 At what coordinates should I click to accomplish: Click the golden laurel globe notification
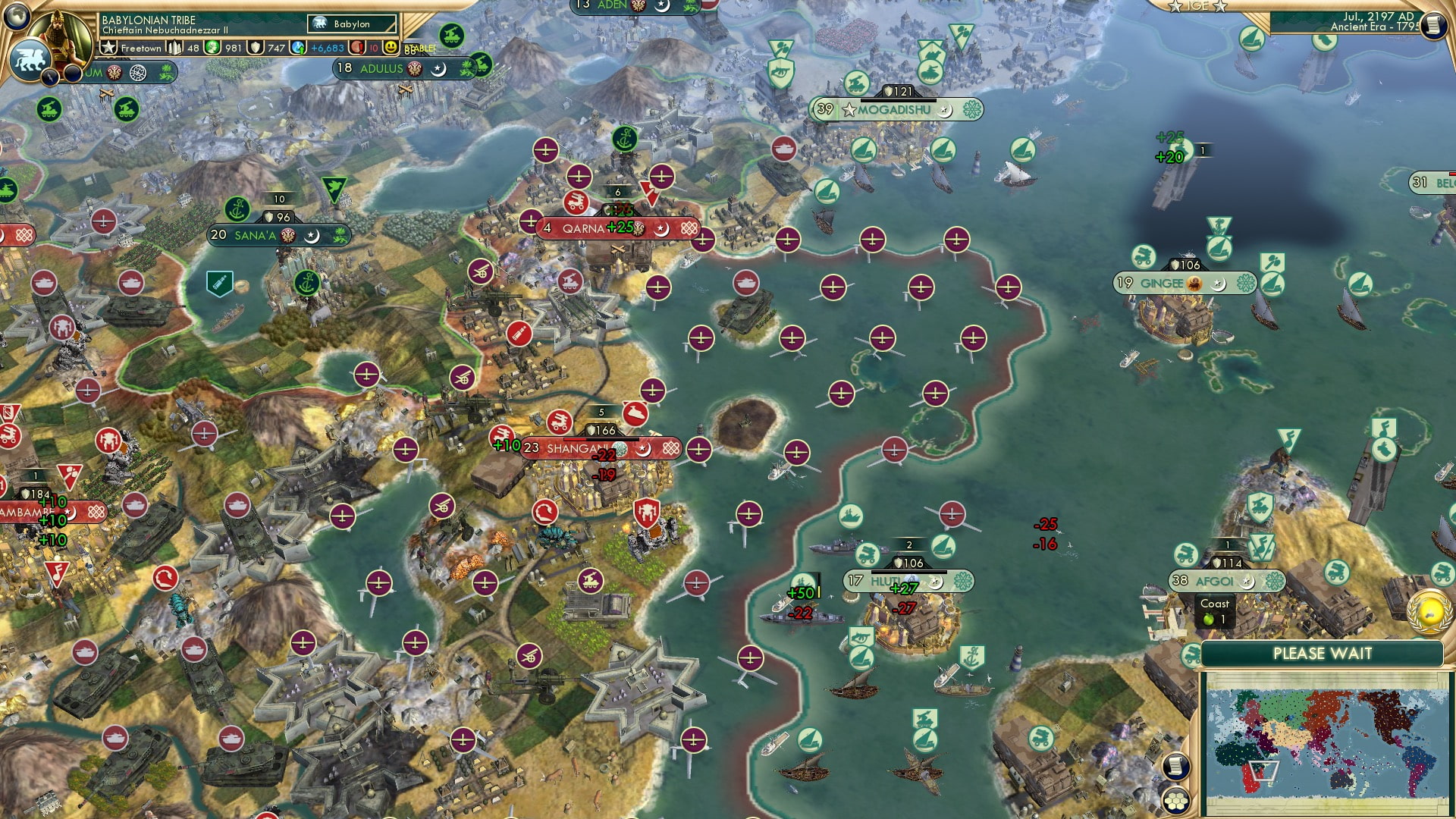(x=1429, y=611)
